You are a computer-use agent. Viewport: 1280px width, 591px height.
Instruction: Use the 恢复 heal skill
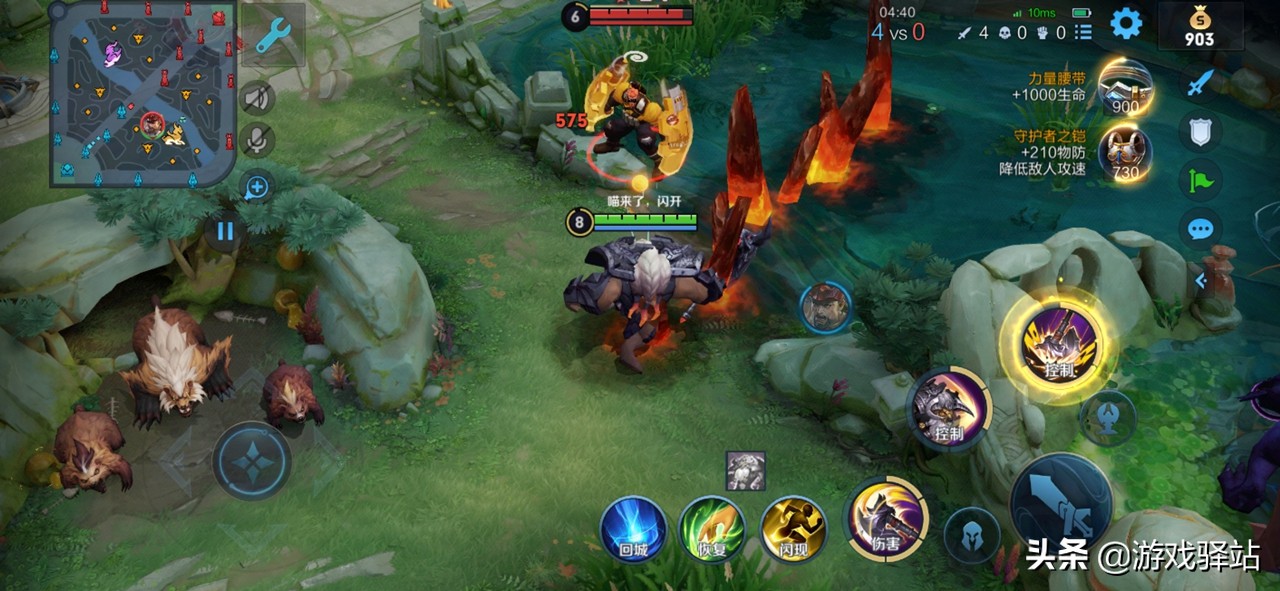pyautogui.click(x=712, y=529)
